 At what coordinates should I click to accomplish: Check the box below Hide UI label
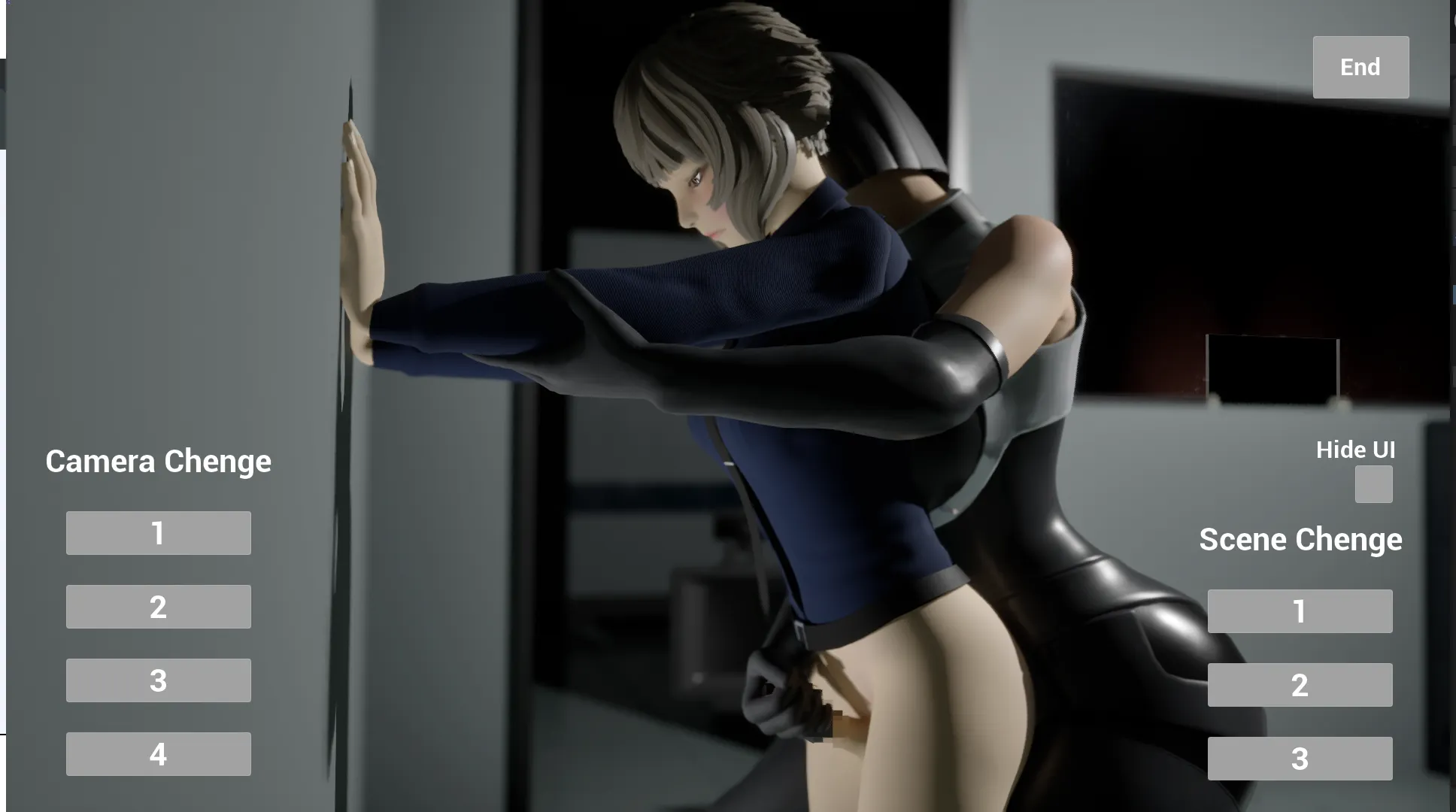click(1373, 485)
